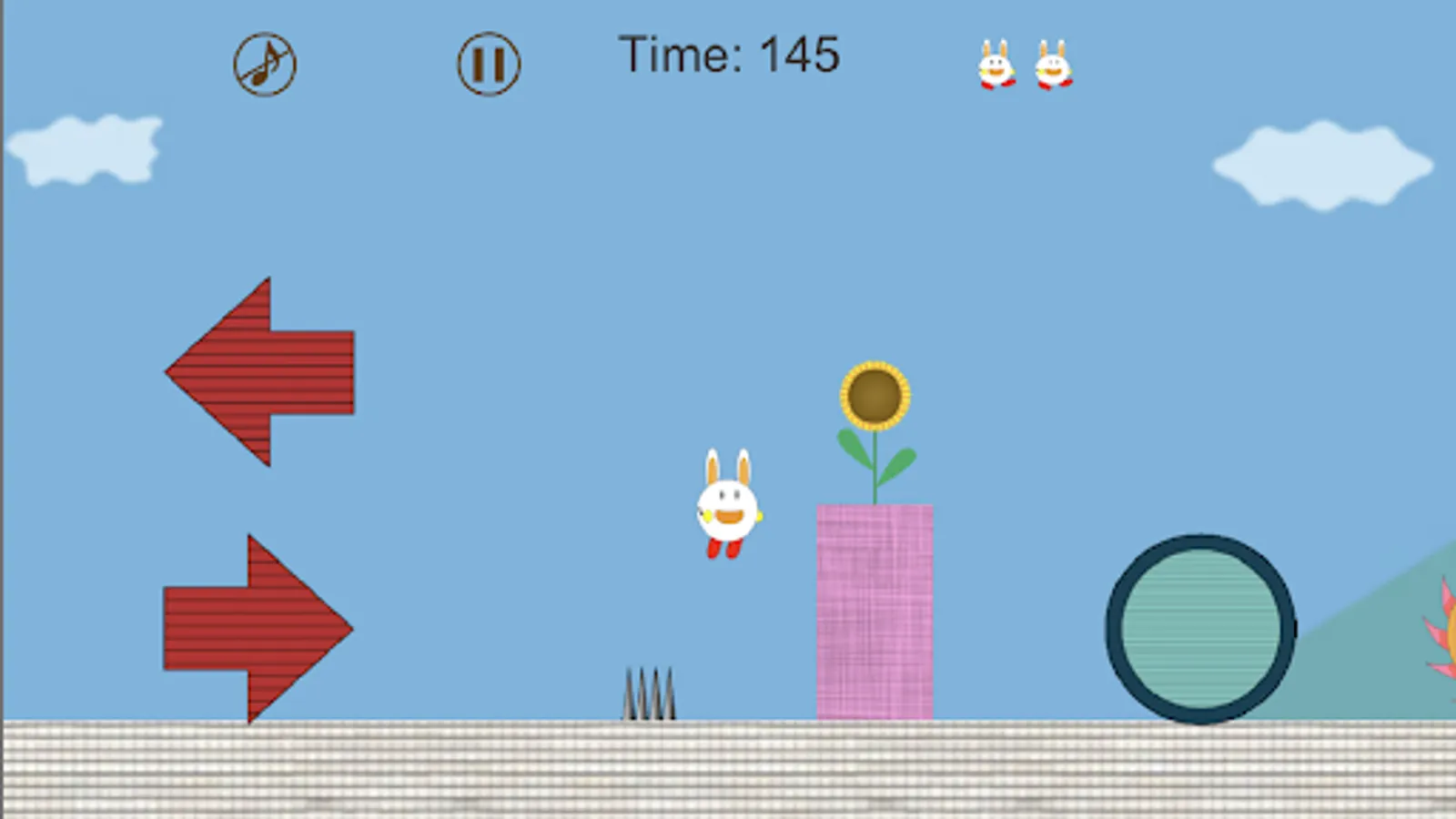
Task: Click the cloud in the top right
Action: point(1315,164)
